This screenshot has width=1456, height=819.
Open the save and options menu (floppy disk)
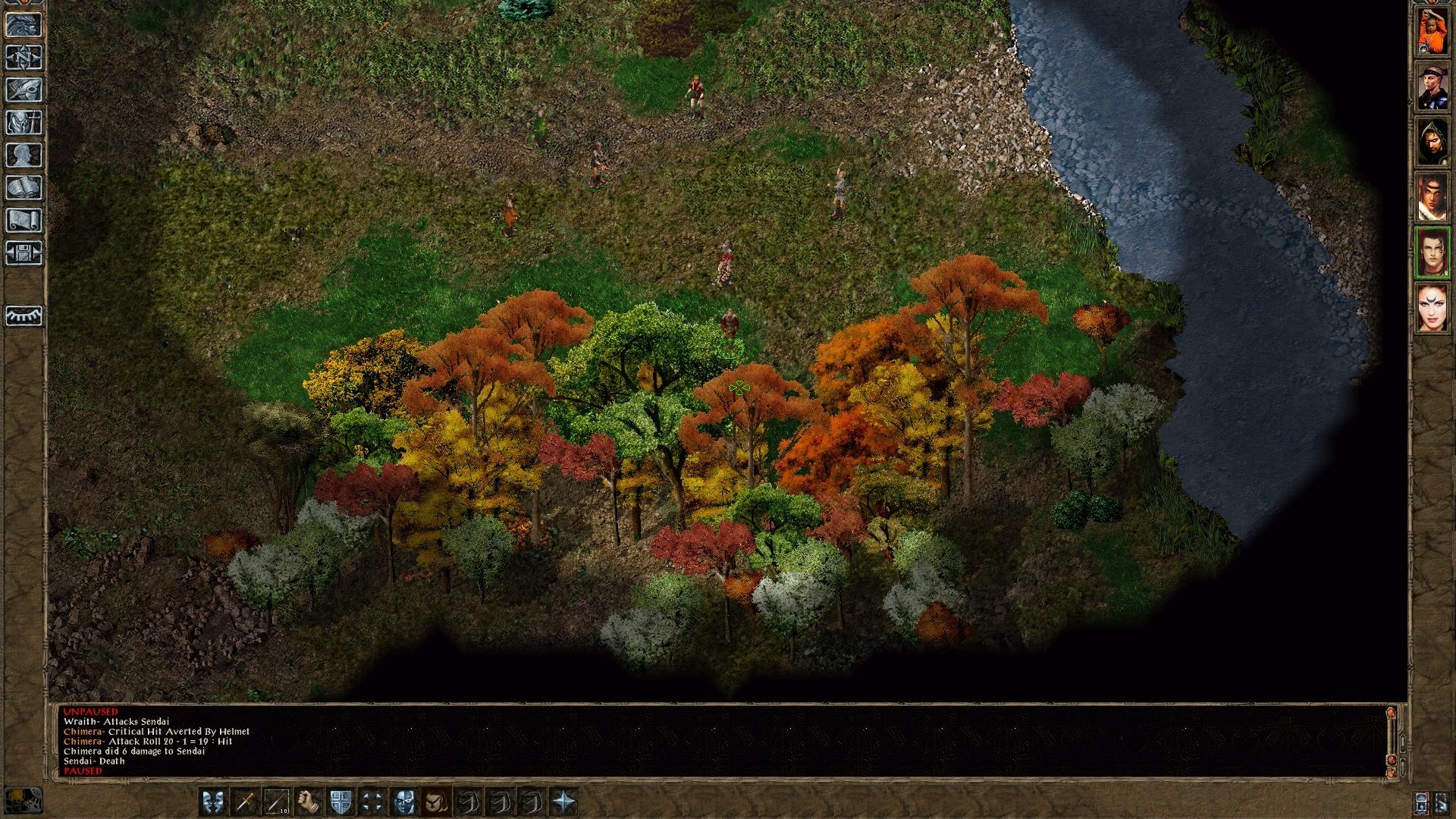click(x=24, y=253)
